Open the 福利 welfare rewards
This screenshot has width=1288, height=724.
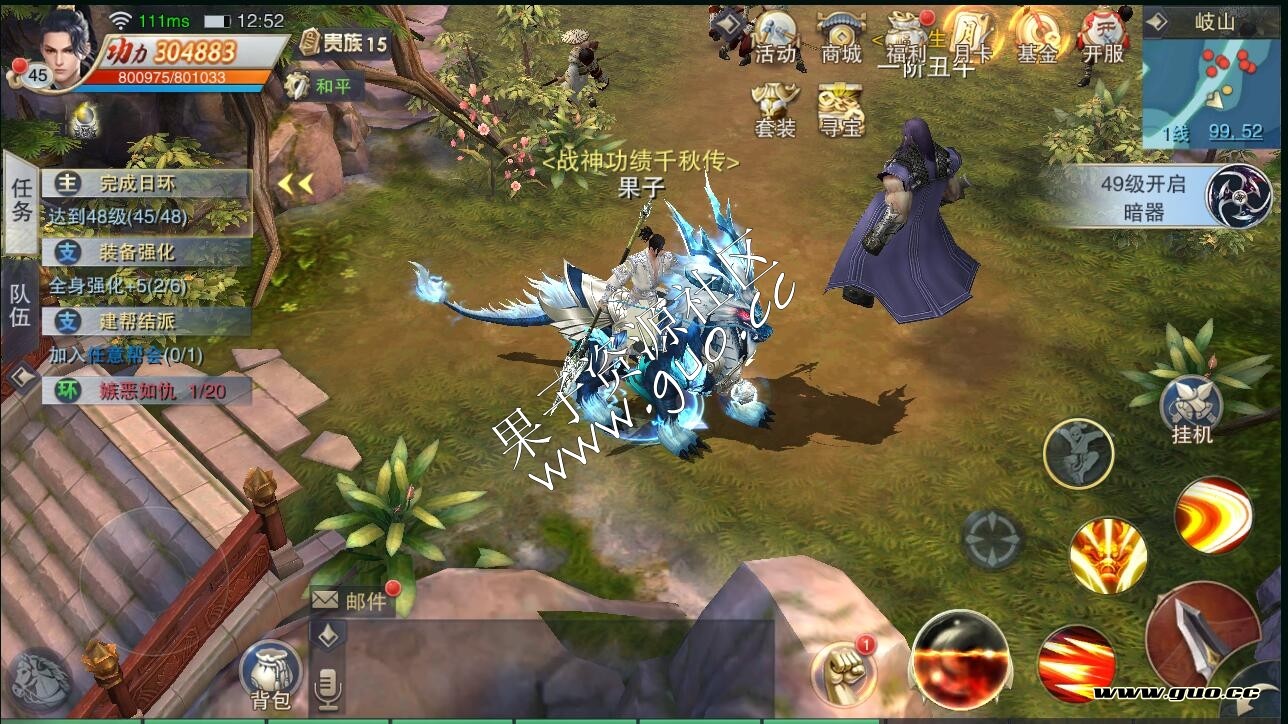pos(906,38)
